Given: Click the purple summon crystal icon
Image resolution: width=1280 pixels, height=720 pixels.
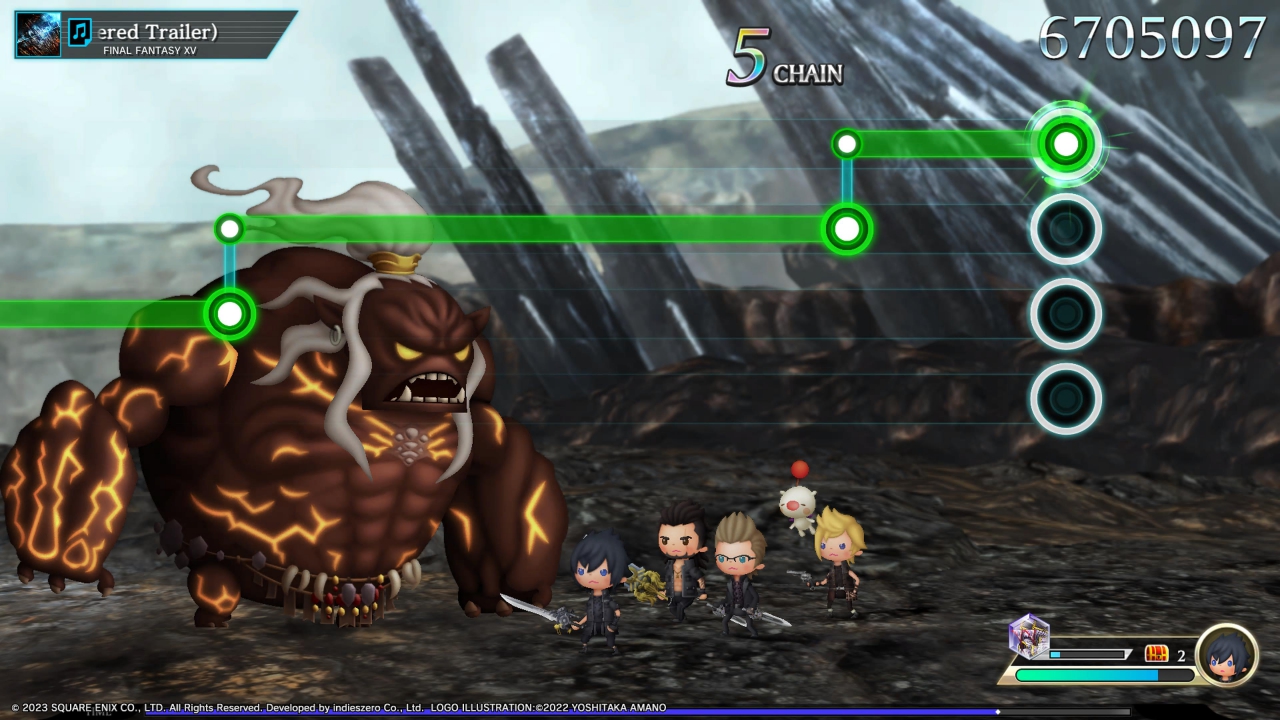Looking at the screenshot, I should pyautogui.click(x=1028, y=636).
